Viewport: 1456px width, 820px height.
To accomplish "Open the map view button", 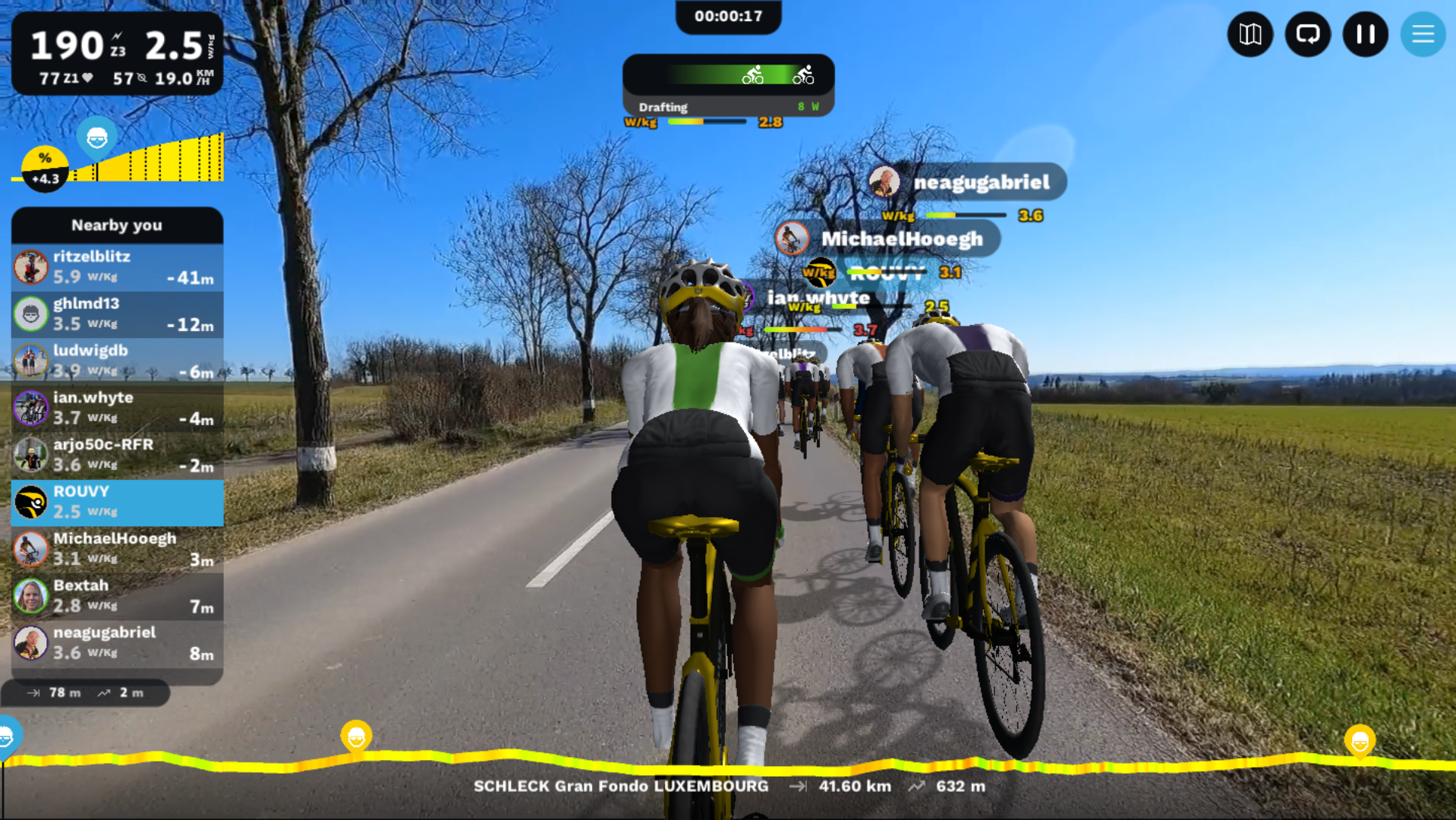I will [1250, 34].
